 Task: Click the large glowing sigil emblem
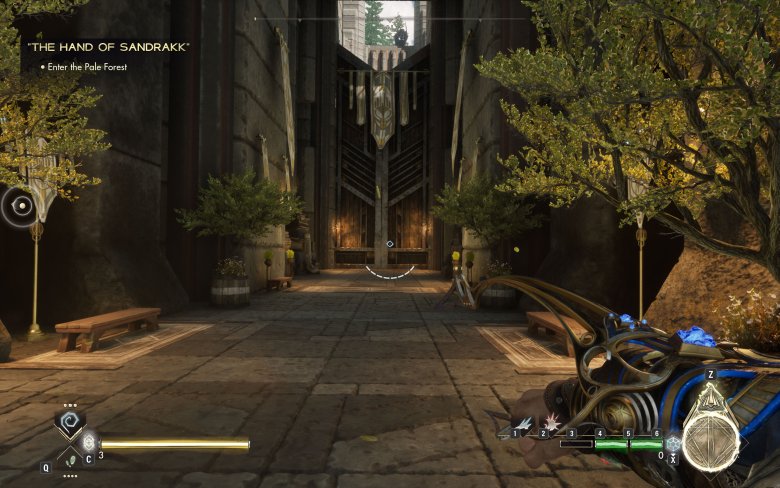click(711, 441)
